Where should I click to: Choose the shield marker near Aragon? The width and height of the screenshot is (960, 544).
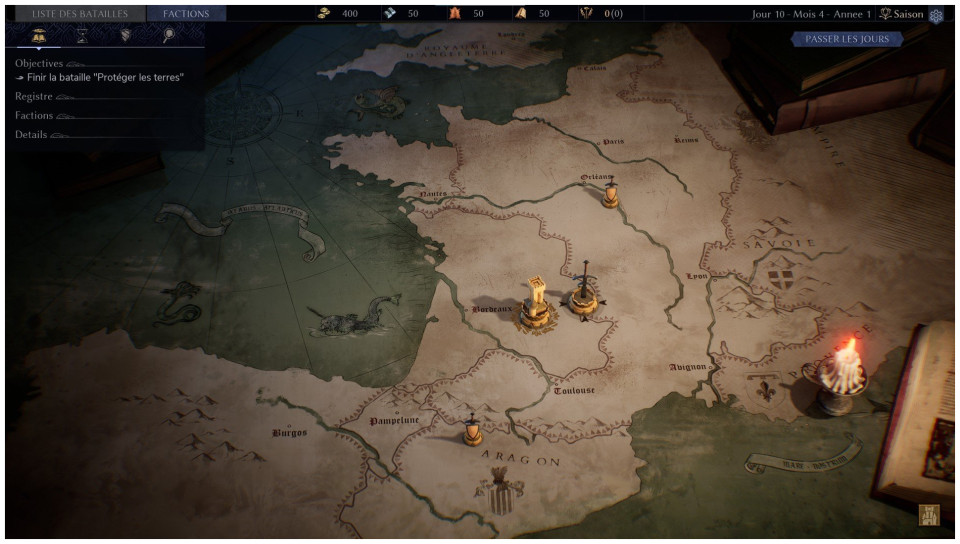(x=472, y=429)
